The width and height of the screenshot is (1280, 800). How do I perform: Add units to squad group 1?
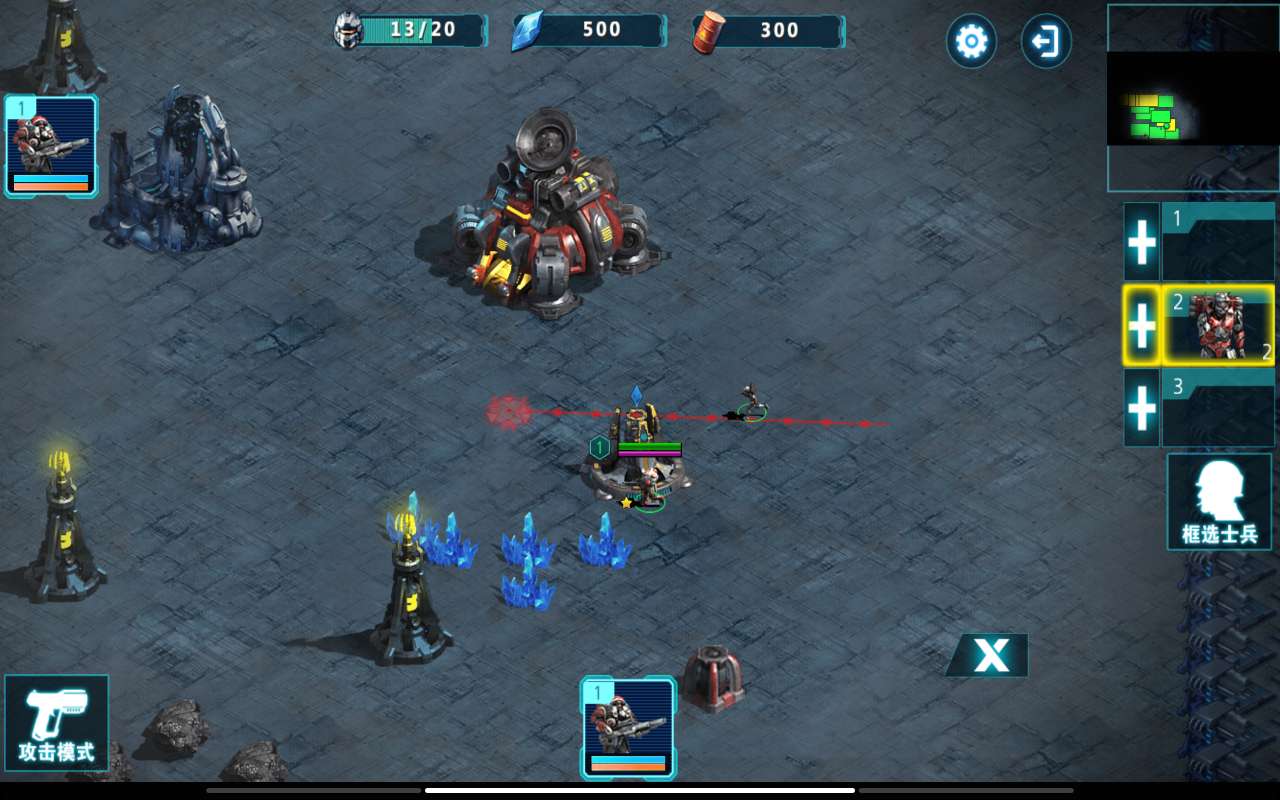coord(1141,242)
